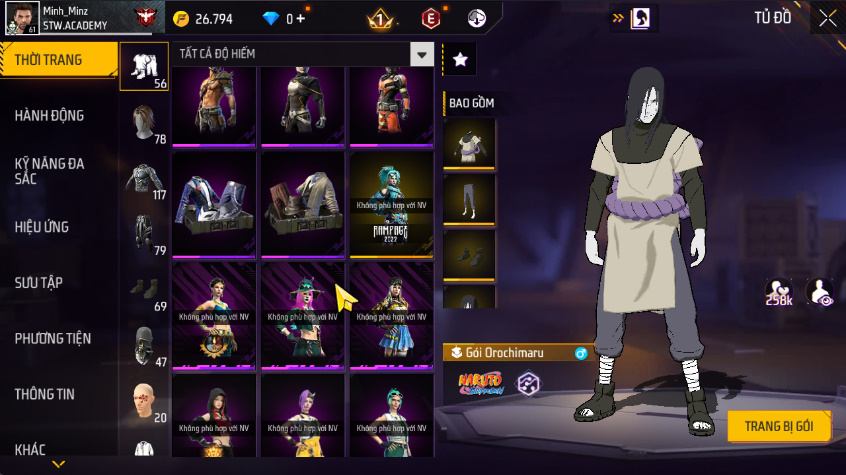Open the Phương Tiện tab
The width and height of the screenshot is (846, 475).
click(50, 338)
